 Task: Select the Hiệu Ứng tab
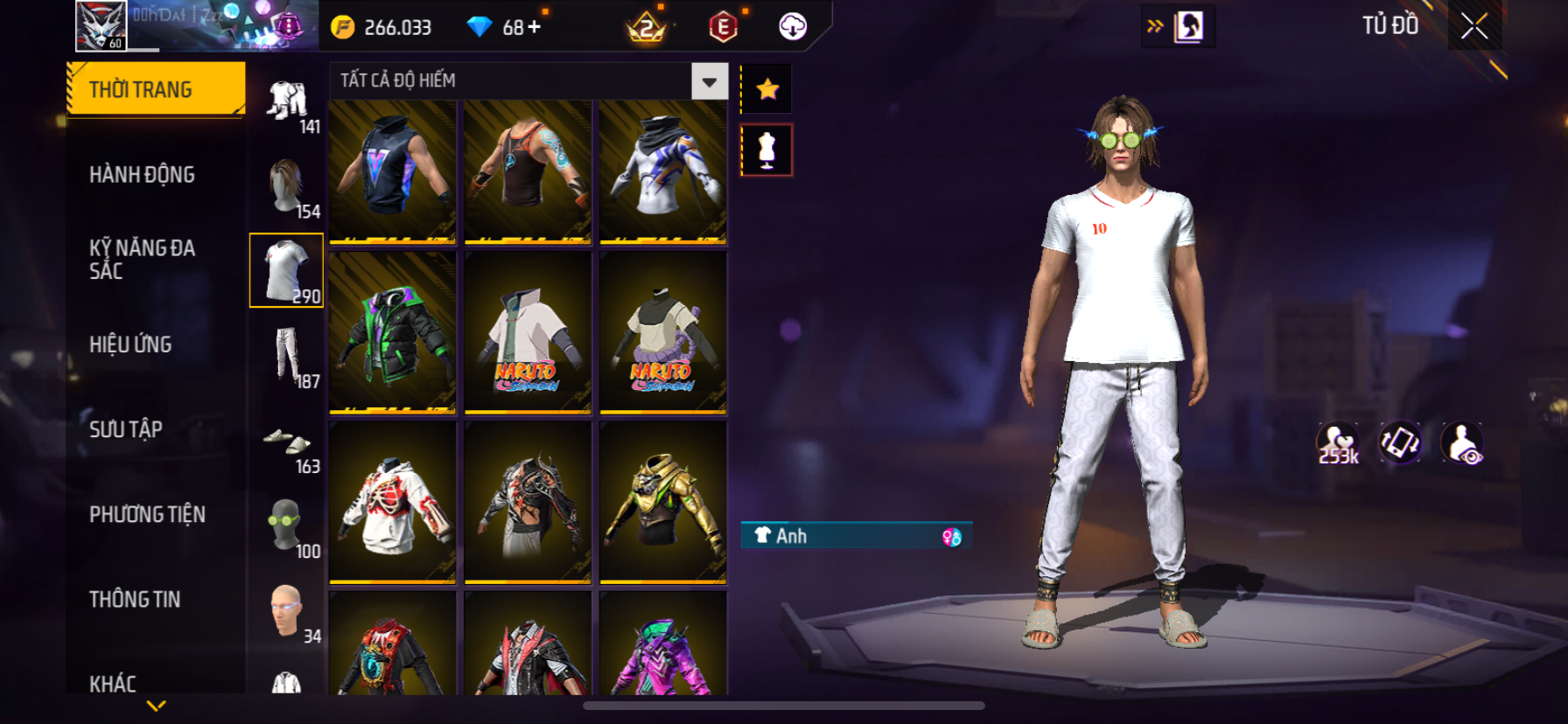(130, 345)
